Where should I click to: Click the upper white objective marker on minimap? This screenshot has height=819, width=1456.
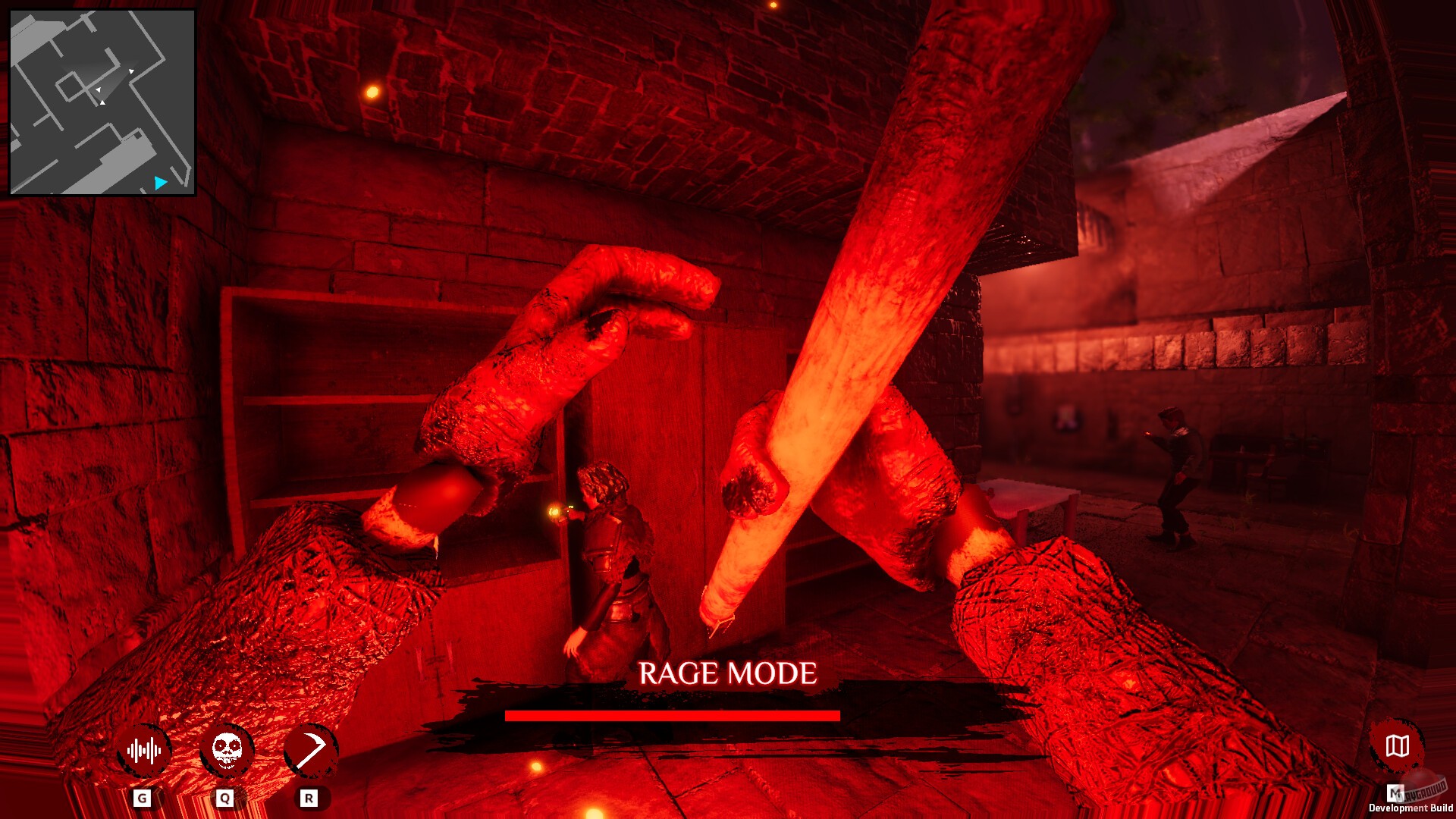132,72
